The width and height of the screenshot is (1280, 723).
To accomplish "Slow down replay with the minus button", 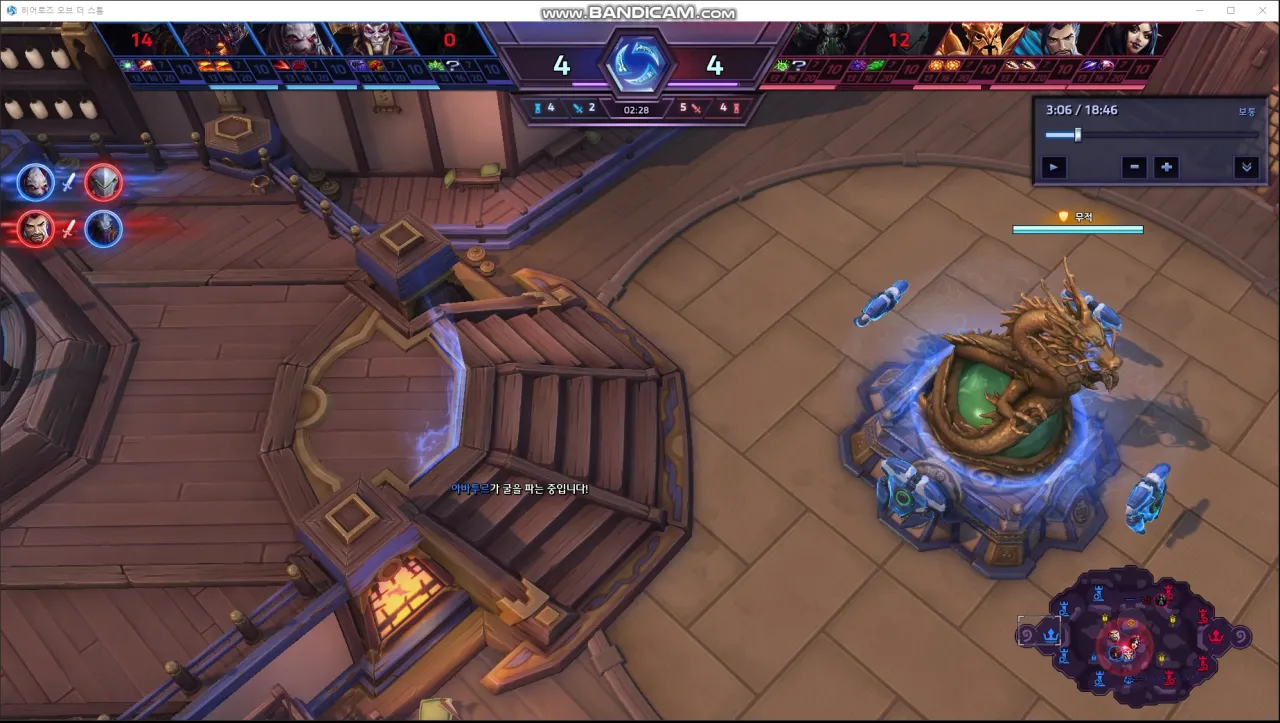I will [1134, 167].
